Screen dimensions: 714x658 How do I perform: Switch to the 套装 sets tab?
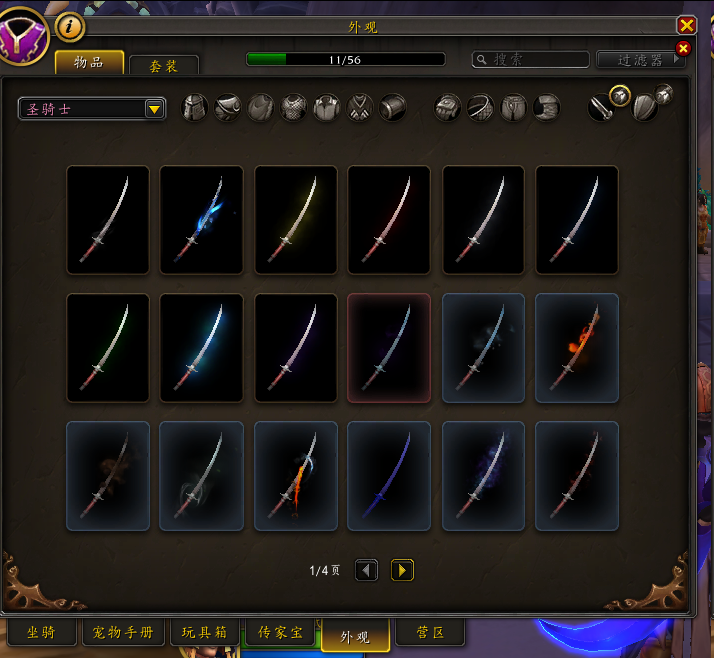coord(164,65)
